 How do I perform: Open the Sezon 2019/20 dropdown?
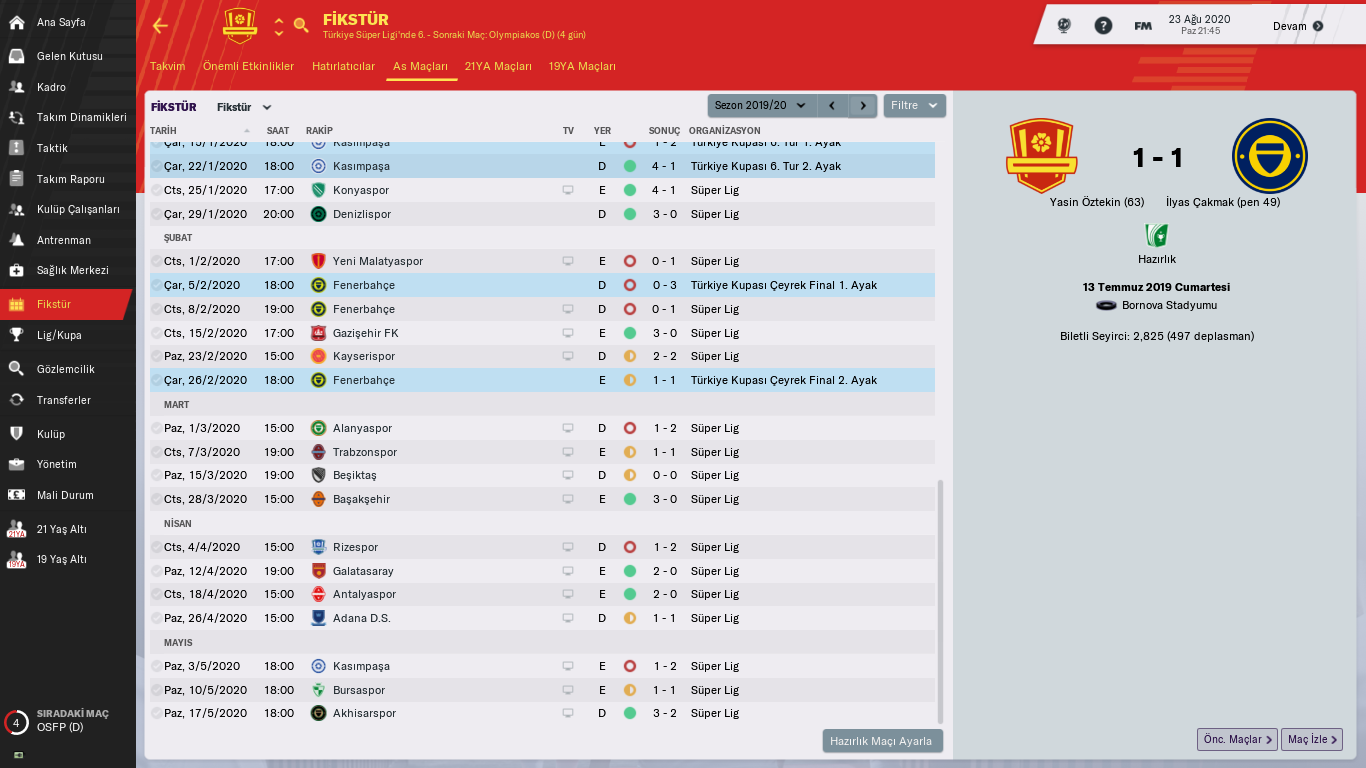pos(761,105)
